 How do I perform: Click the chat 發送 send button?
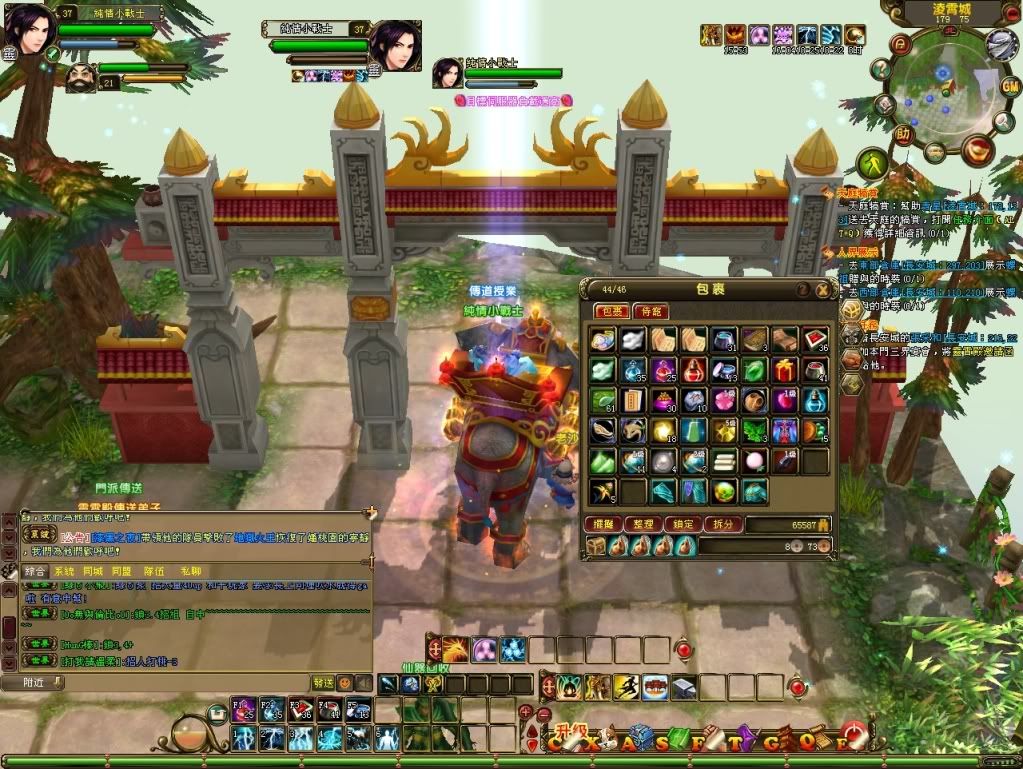point(323,683)
